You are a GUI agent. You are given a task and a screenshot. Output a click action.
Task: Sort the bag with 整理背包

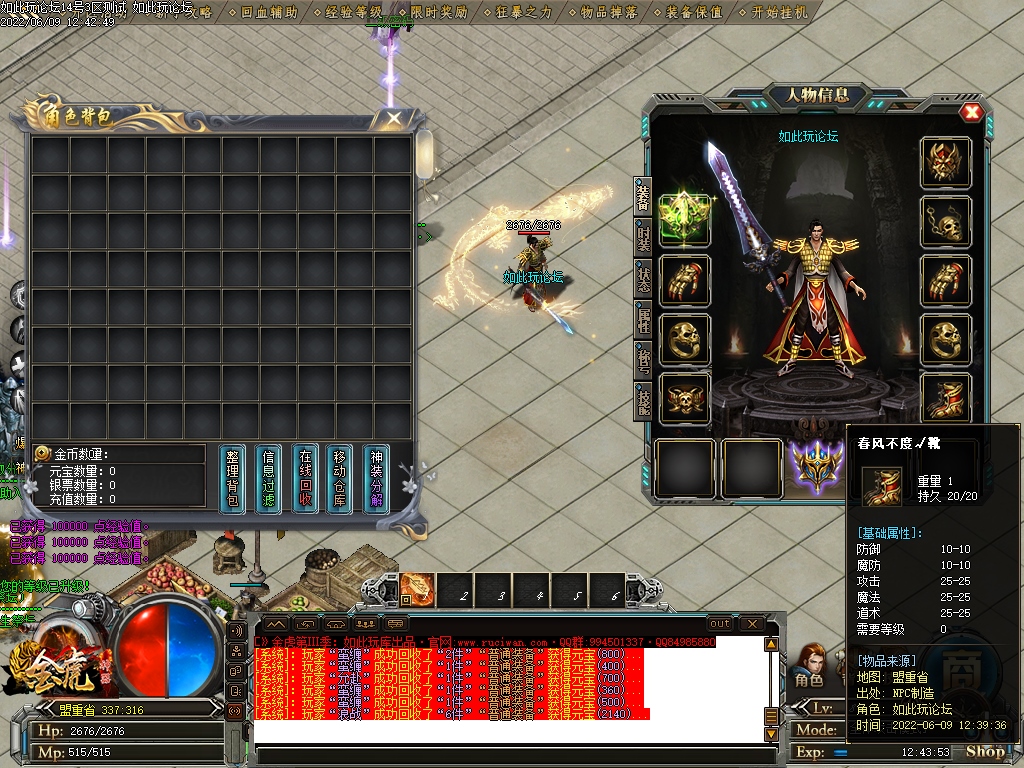(x=232, y=479)
